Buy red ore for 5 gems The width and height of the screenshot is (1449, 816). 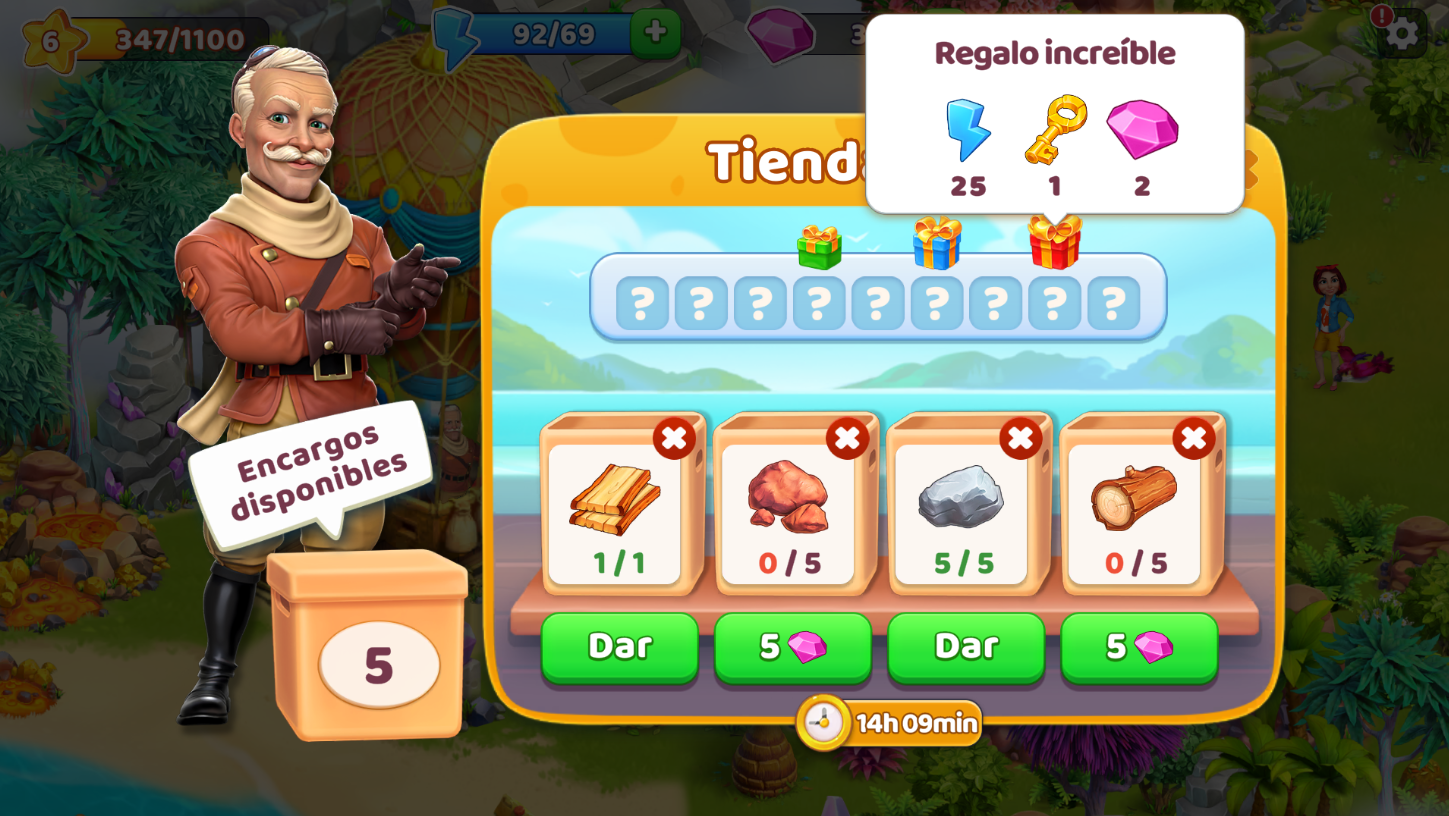point(792,646)
